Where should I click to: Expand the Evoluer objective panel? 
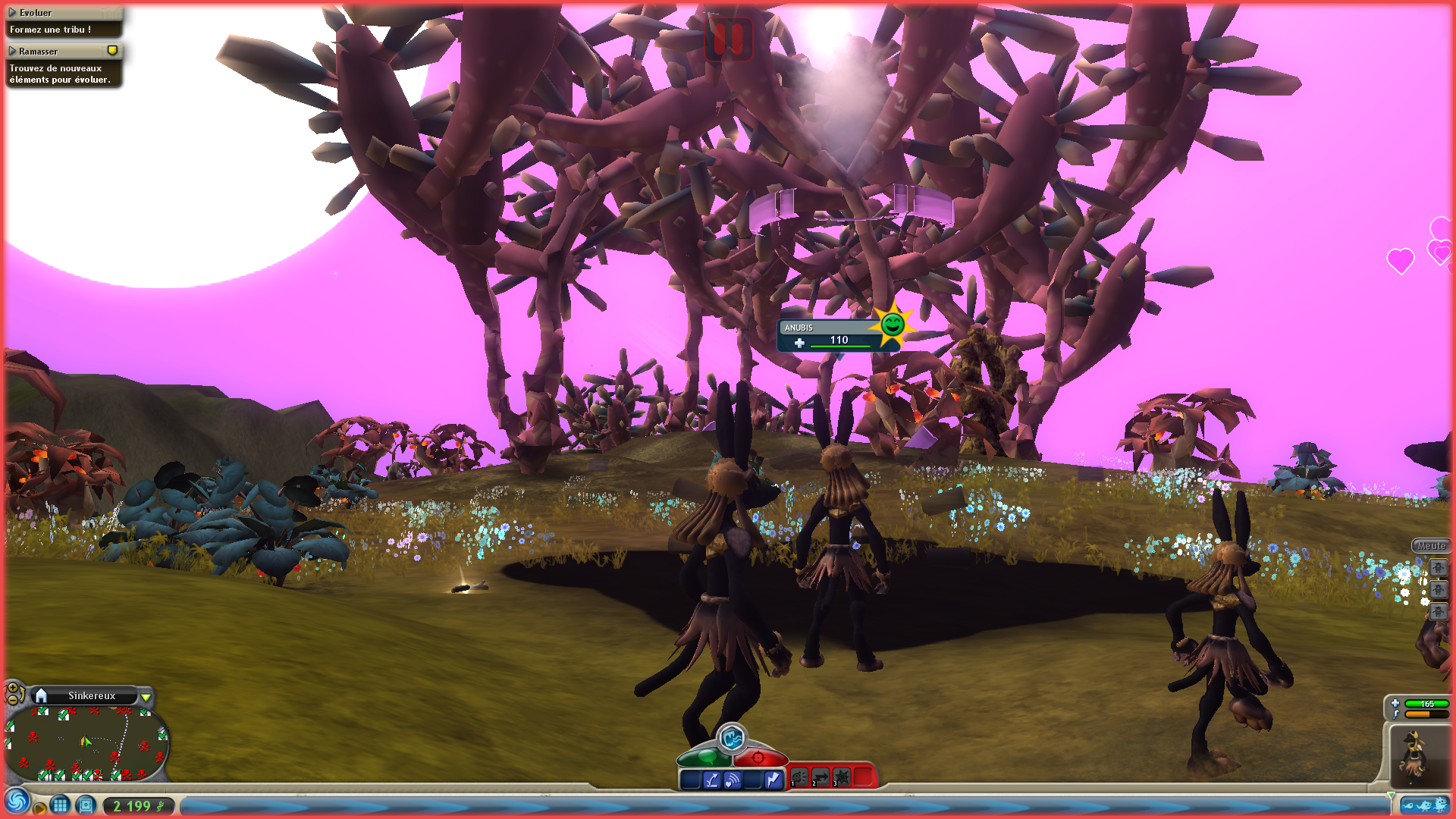tap(12, 13)
